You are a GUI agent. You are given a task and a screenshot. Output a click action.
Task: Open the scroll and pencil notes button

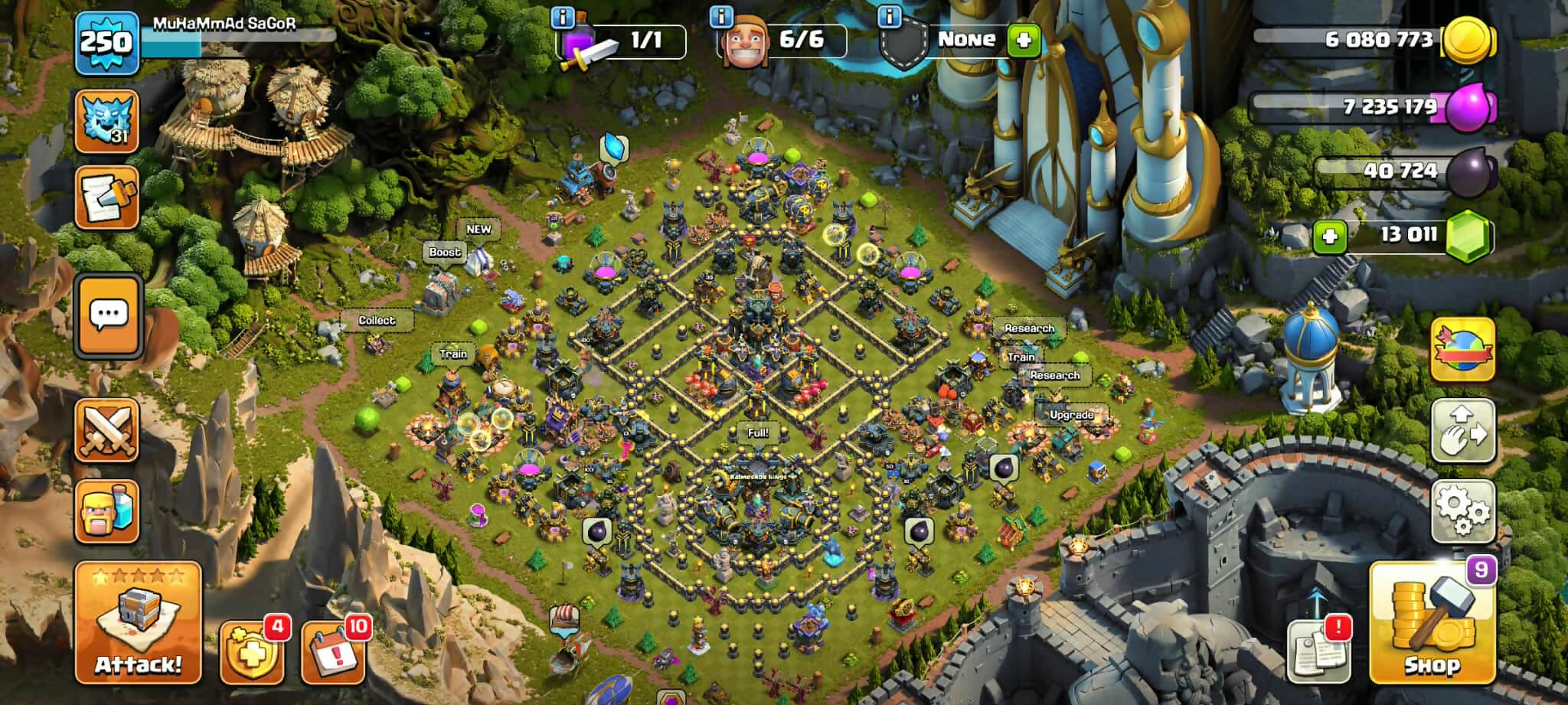pos(106,198)
